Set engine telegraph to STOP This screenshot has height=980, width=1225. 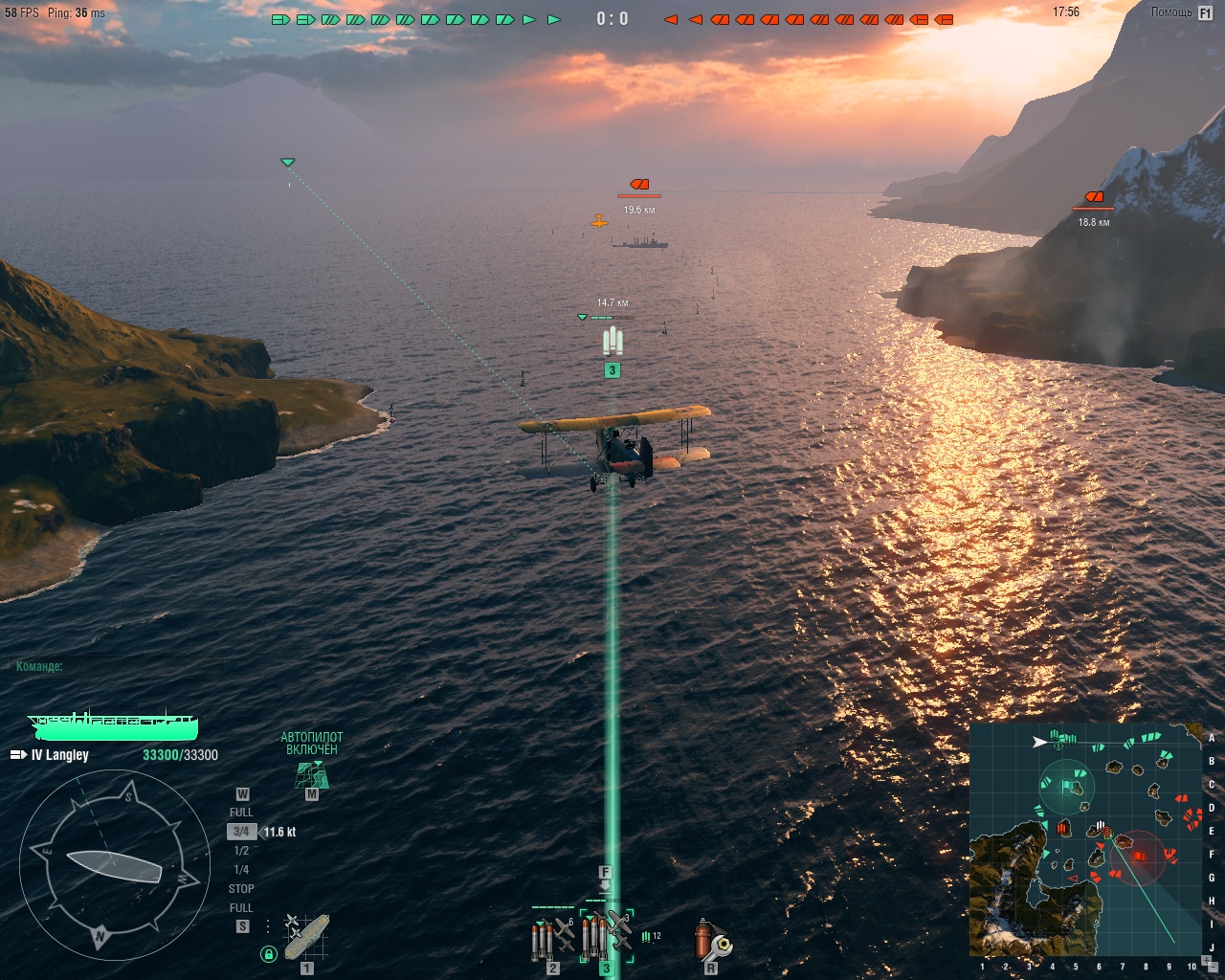[241, 889]
